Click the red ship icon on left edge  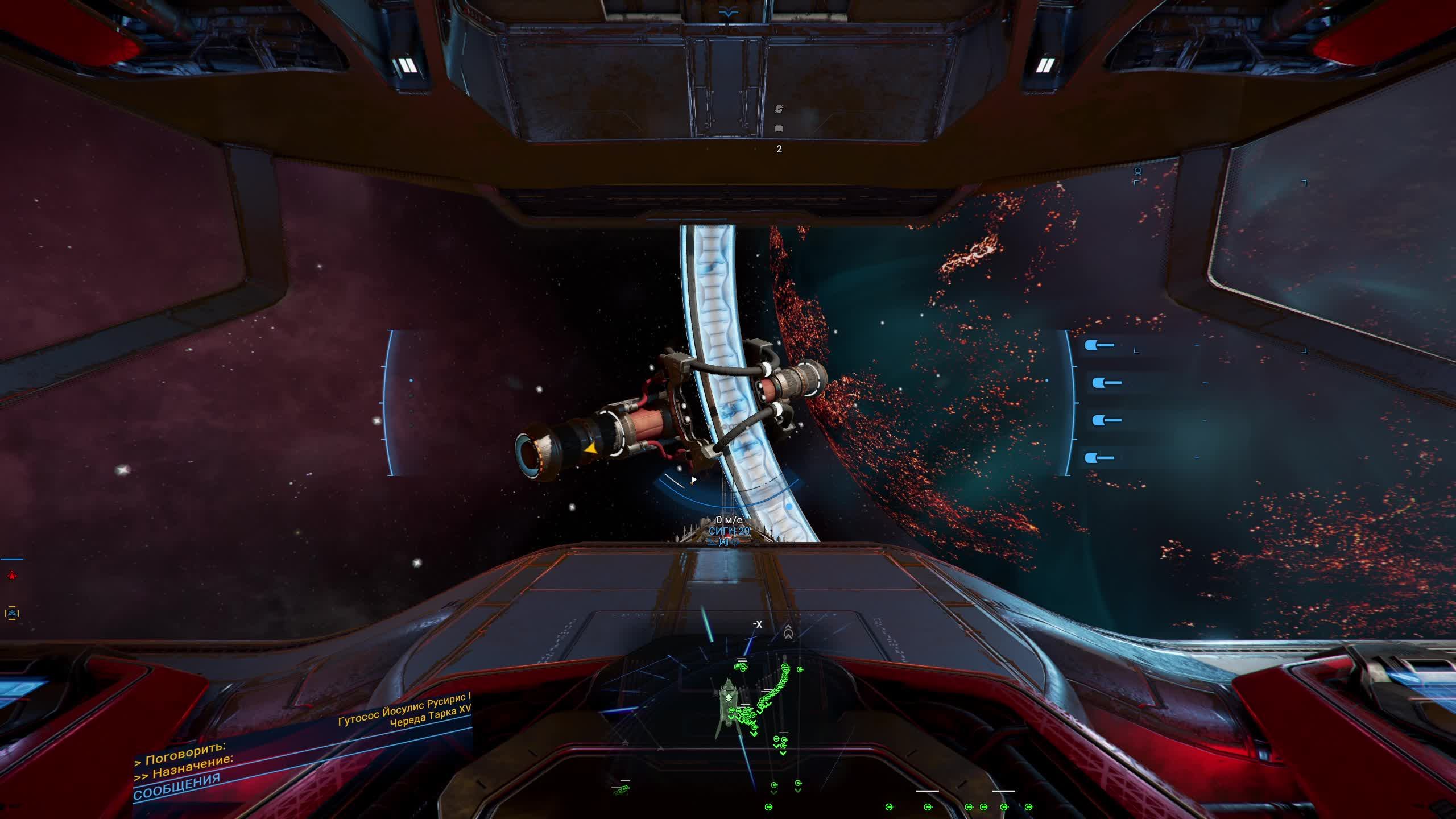point(11,576)
